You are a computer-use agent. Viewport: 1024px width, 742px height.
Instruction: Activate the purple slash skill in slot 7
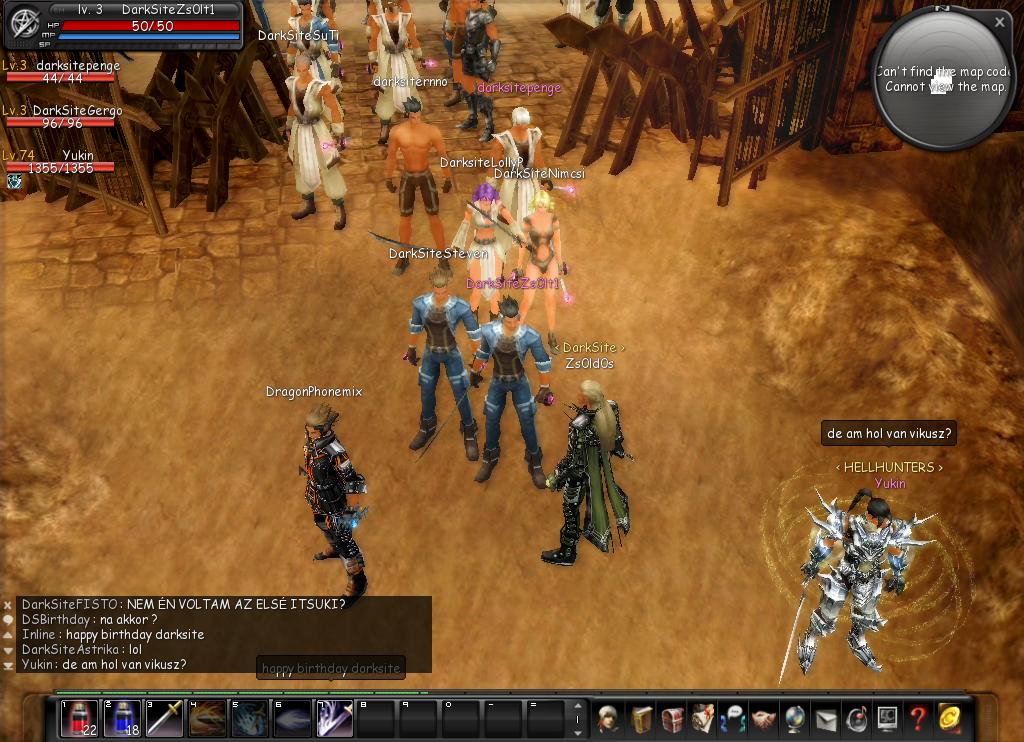pyautogui.click(x=335, y=718)
